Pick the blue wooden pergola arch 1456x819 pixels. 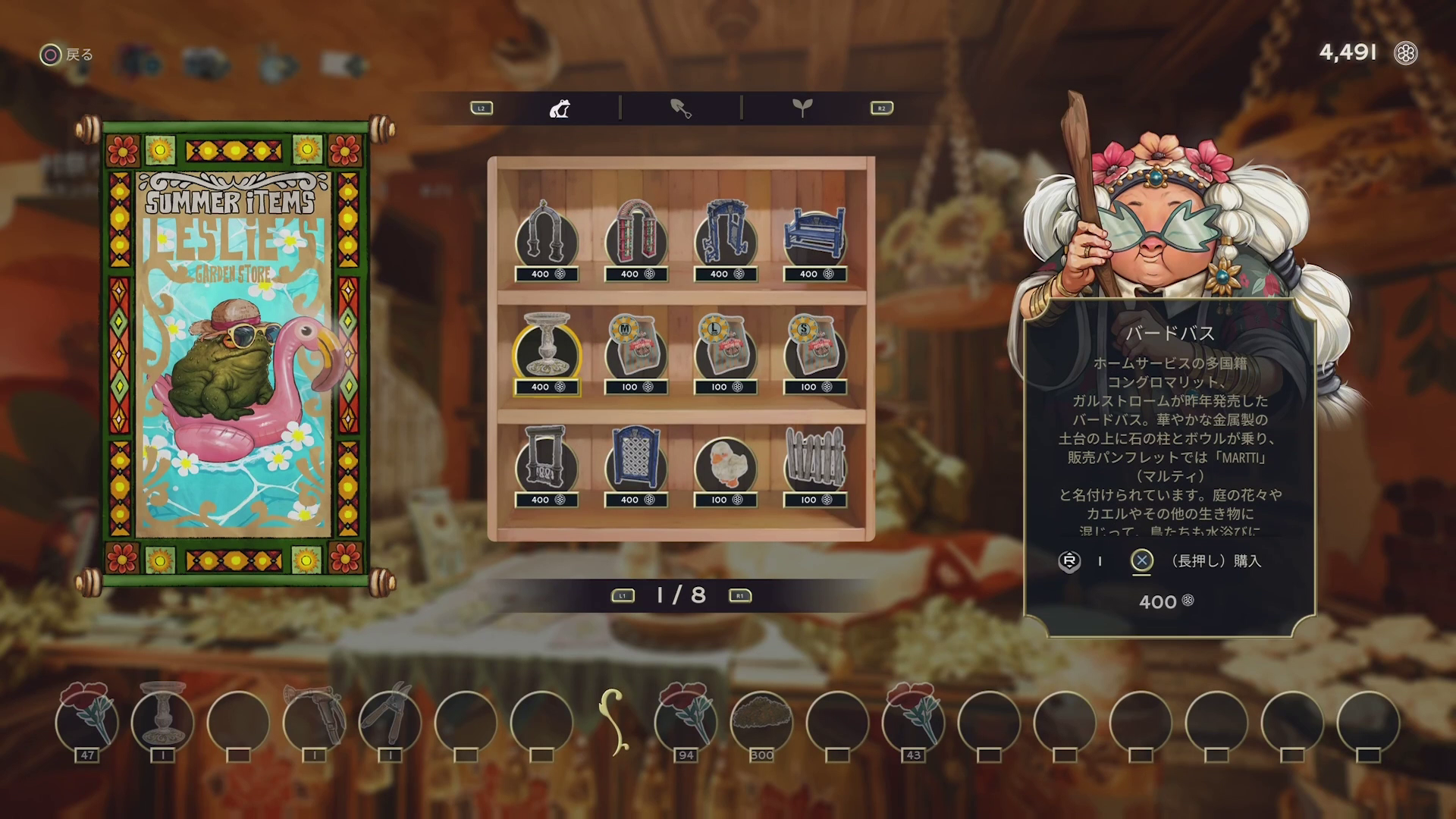click(726, 238)
